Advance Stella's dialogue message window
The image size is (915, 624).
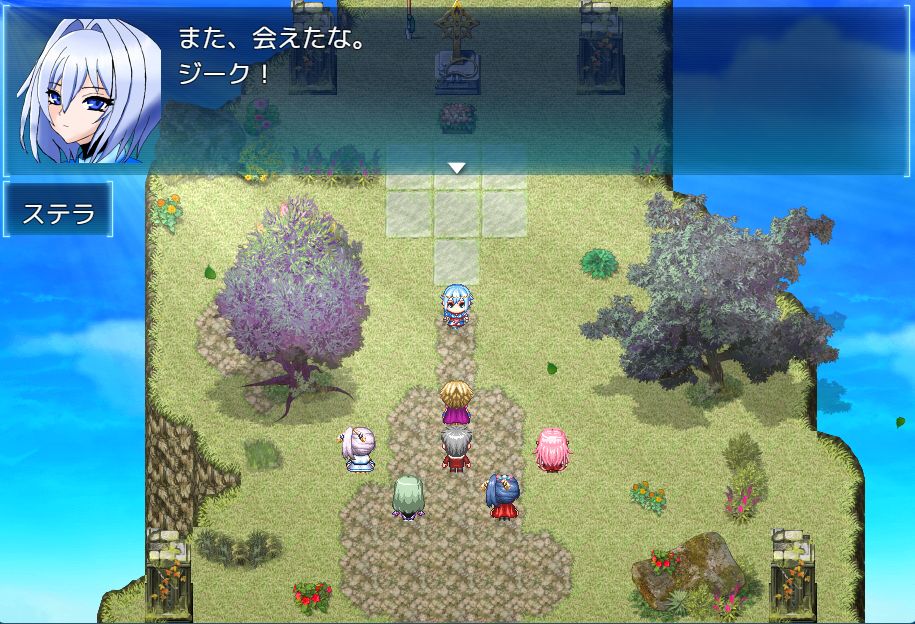tap(456, 88)
